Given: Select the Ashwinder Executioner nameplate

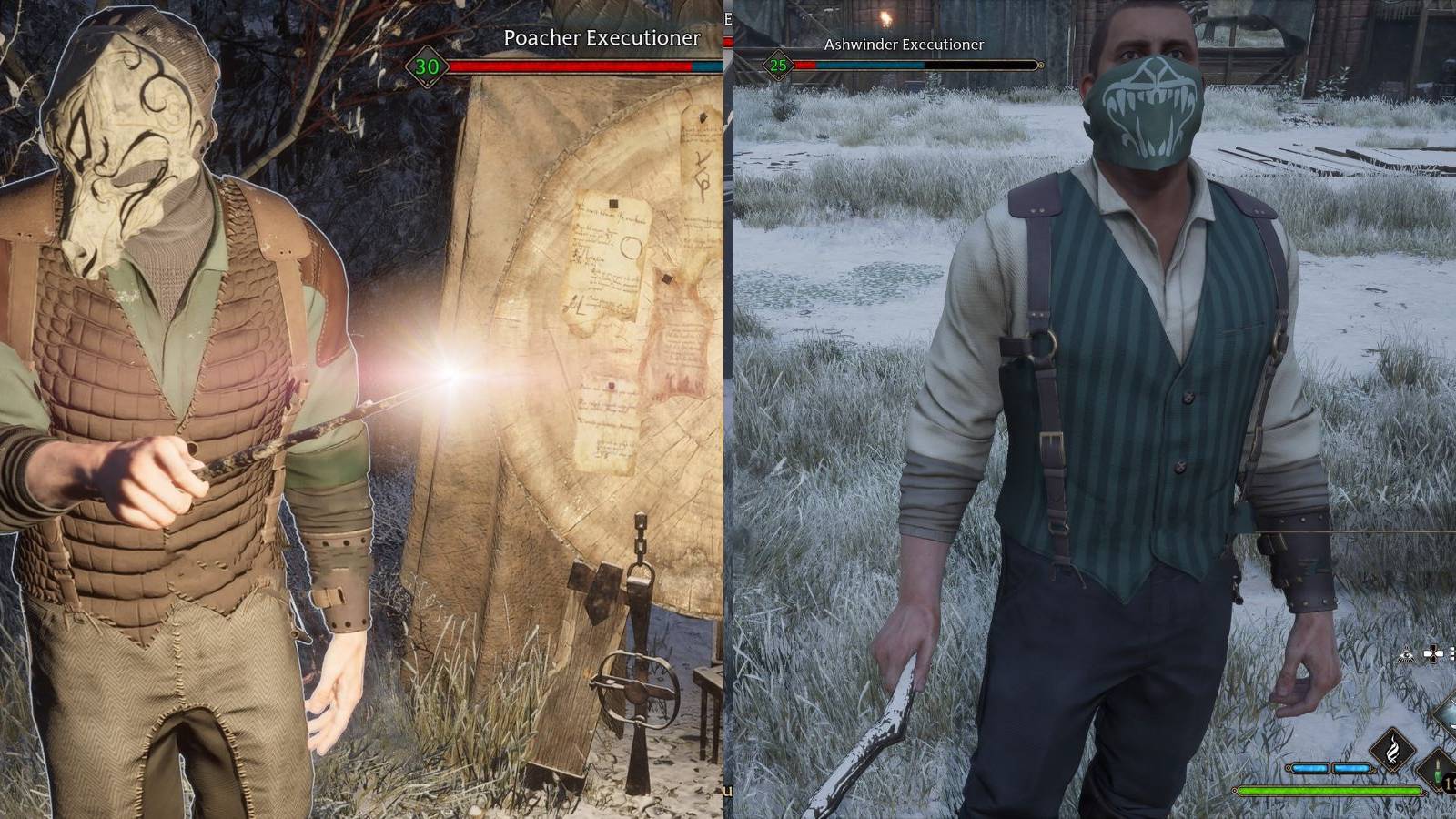Looking at the screenshot, I should (902, 44).
